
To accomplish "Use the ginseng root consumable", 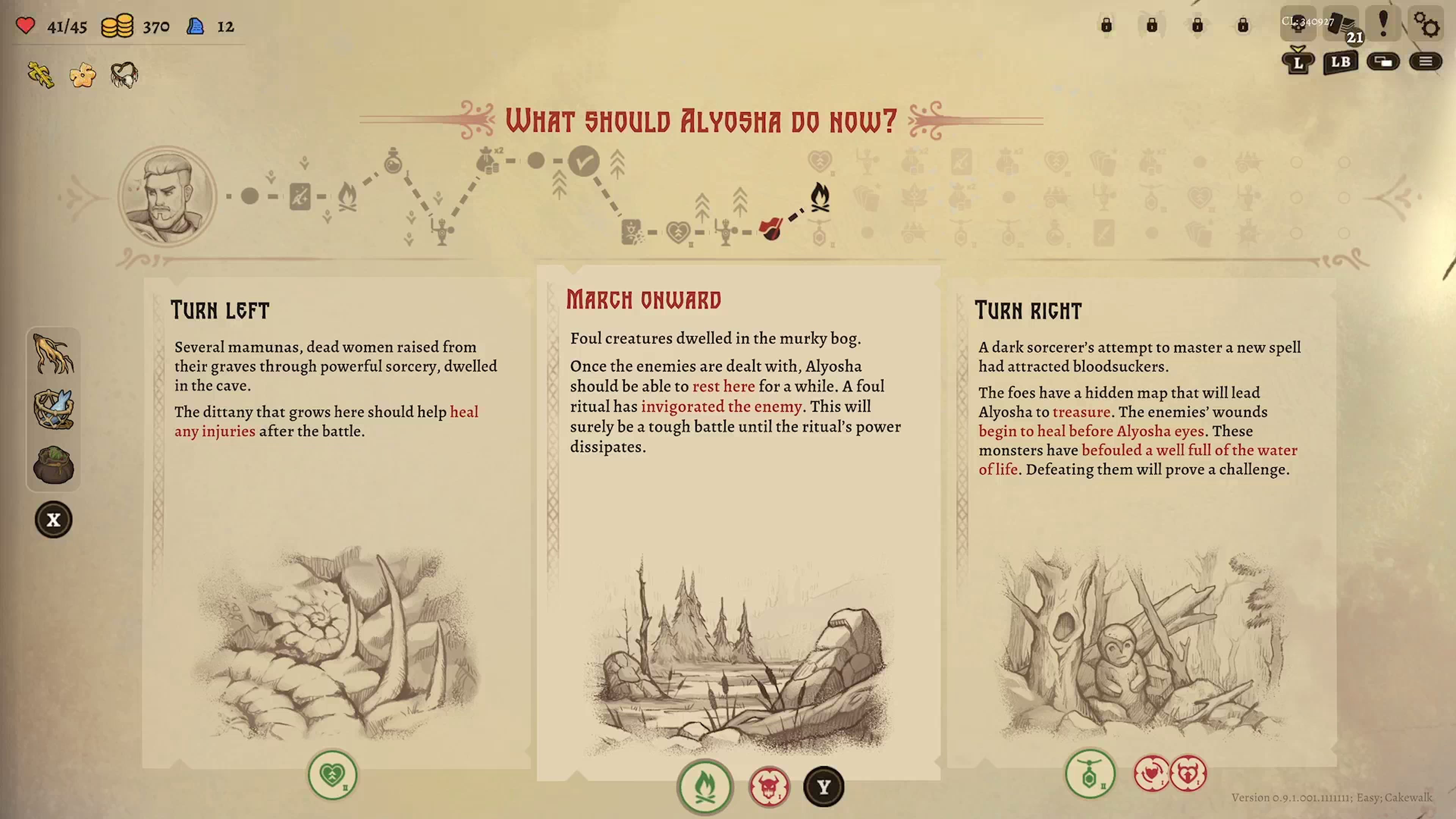I will pos(54,355).
